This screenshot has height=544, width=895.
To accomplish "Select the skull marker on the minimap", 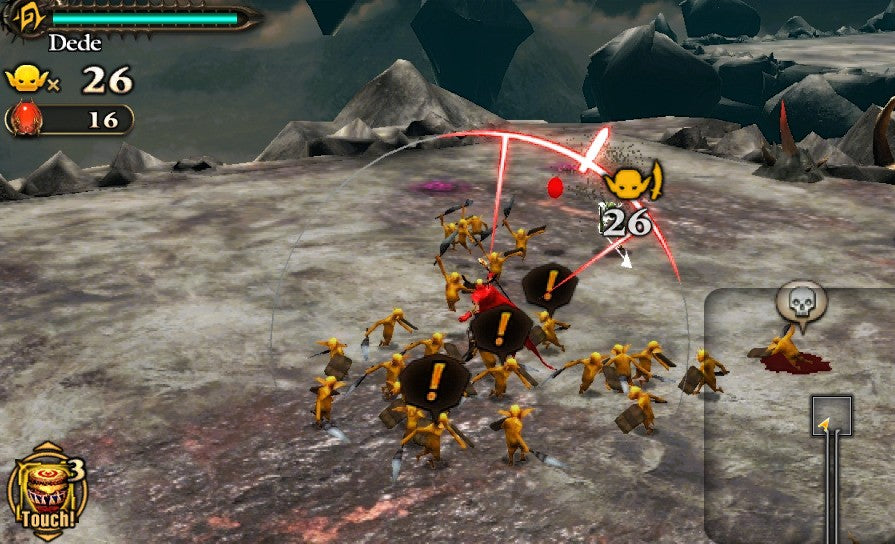I will [802, 300].
